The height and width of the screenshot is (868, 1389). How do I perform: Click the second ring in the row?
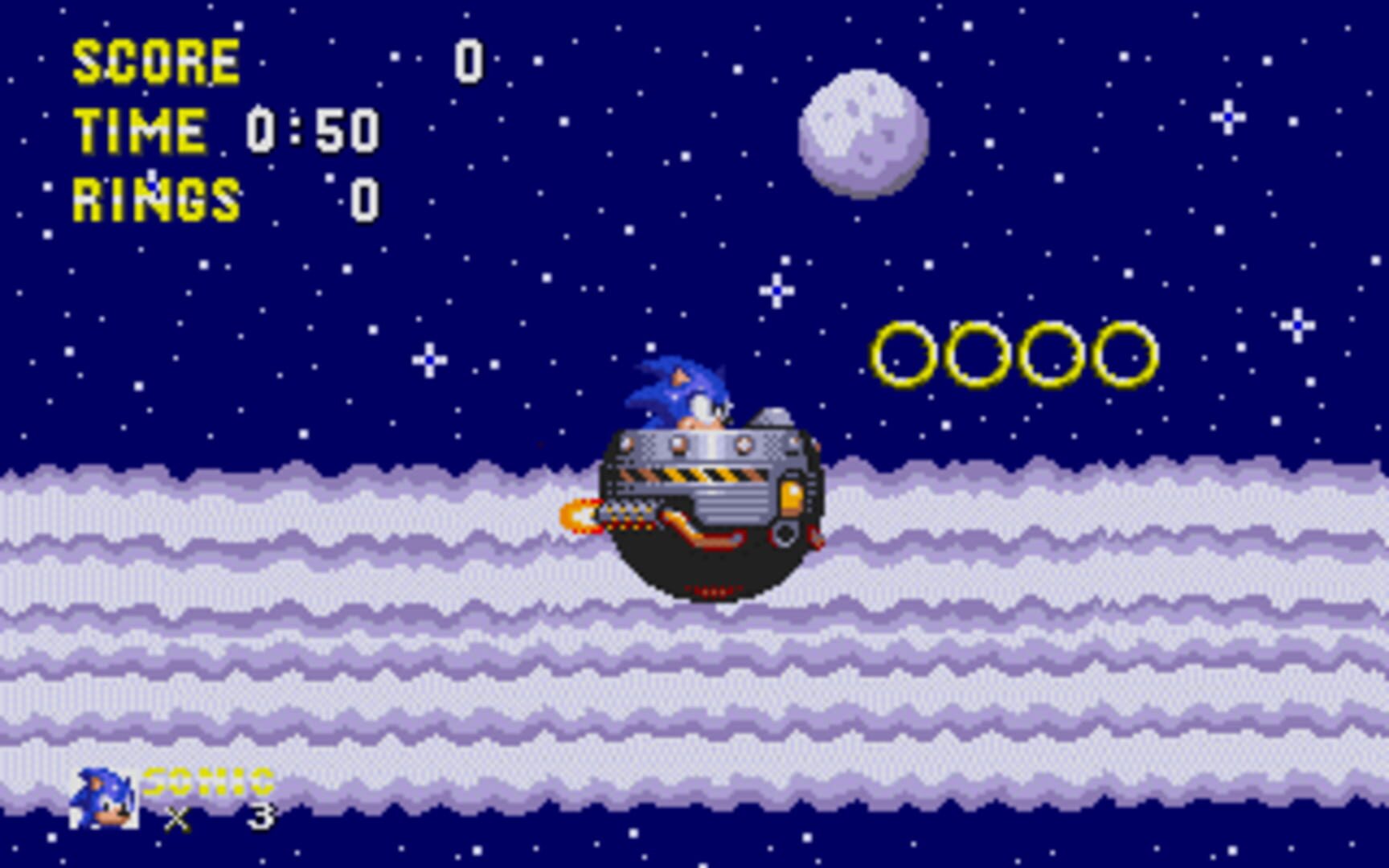(977, 352)
